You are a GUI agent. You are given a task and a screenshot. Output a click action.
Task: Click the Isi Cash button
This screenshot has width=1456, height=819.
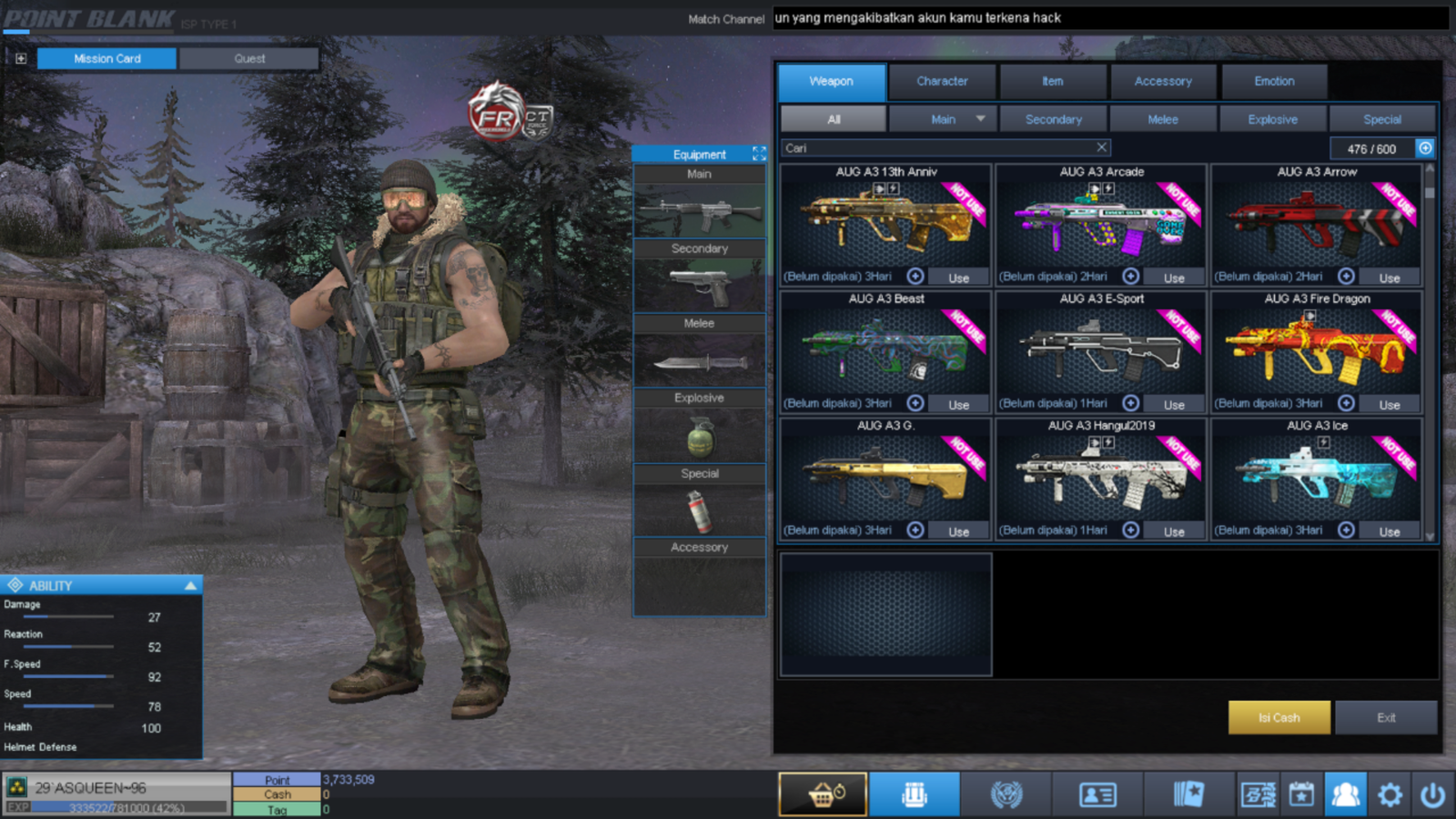(x=1279, y=717)
